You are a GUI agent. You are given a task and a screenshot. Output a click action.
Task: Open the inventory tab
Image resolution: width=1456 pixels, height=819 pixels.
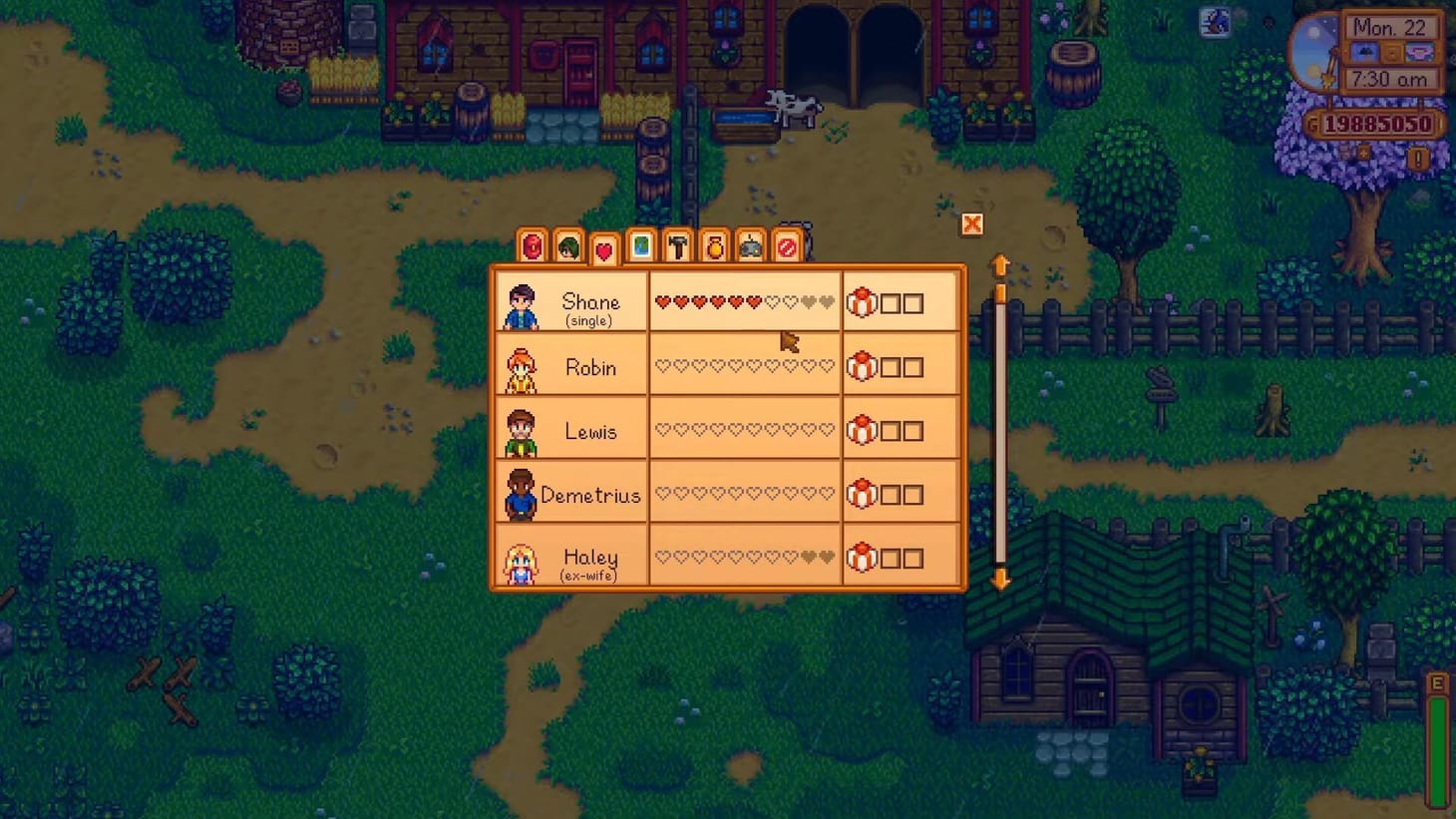[531, 246]
